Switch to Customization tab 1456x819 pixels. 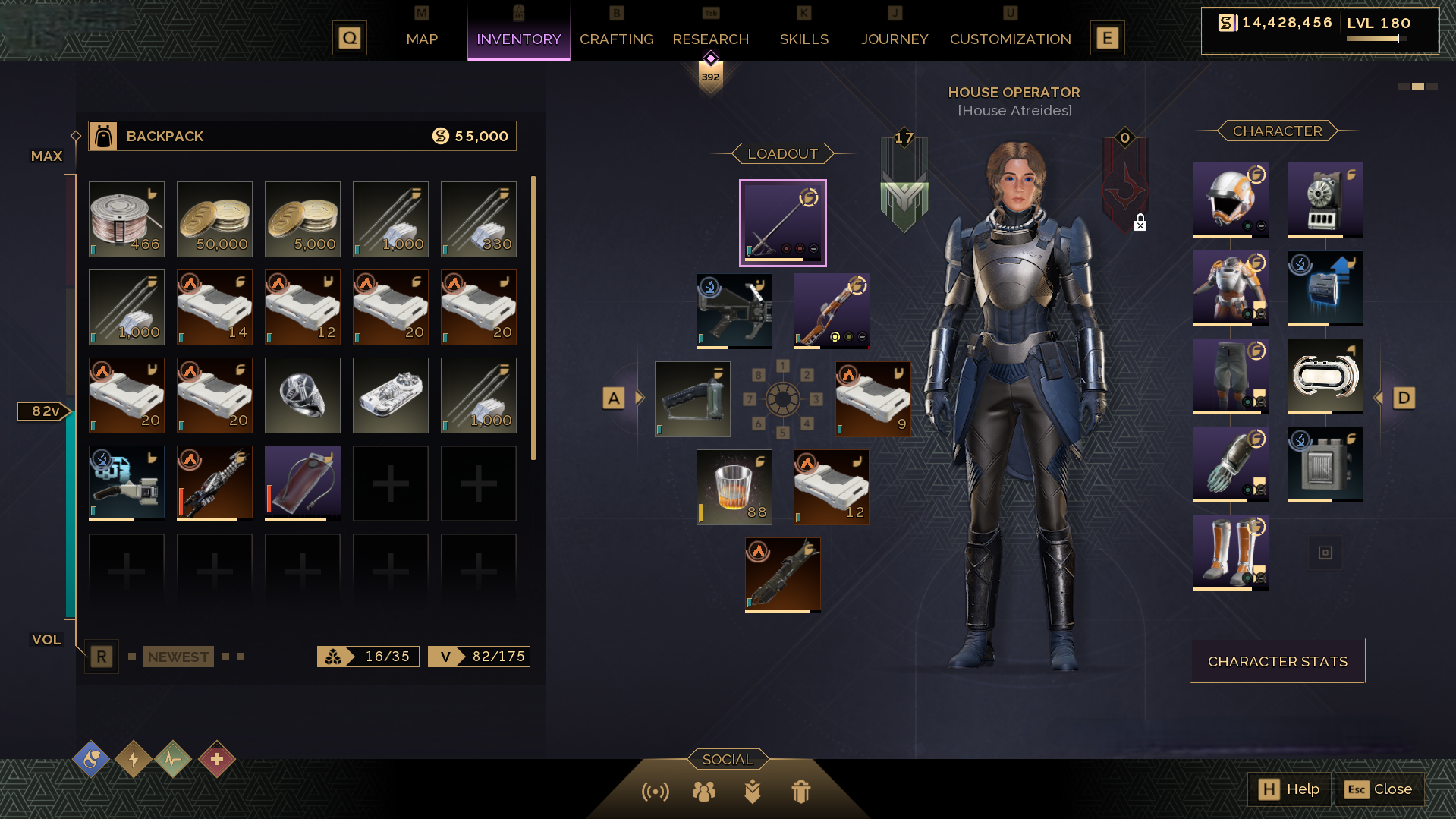[1010, 39]
